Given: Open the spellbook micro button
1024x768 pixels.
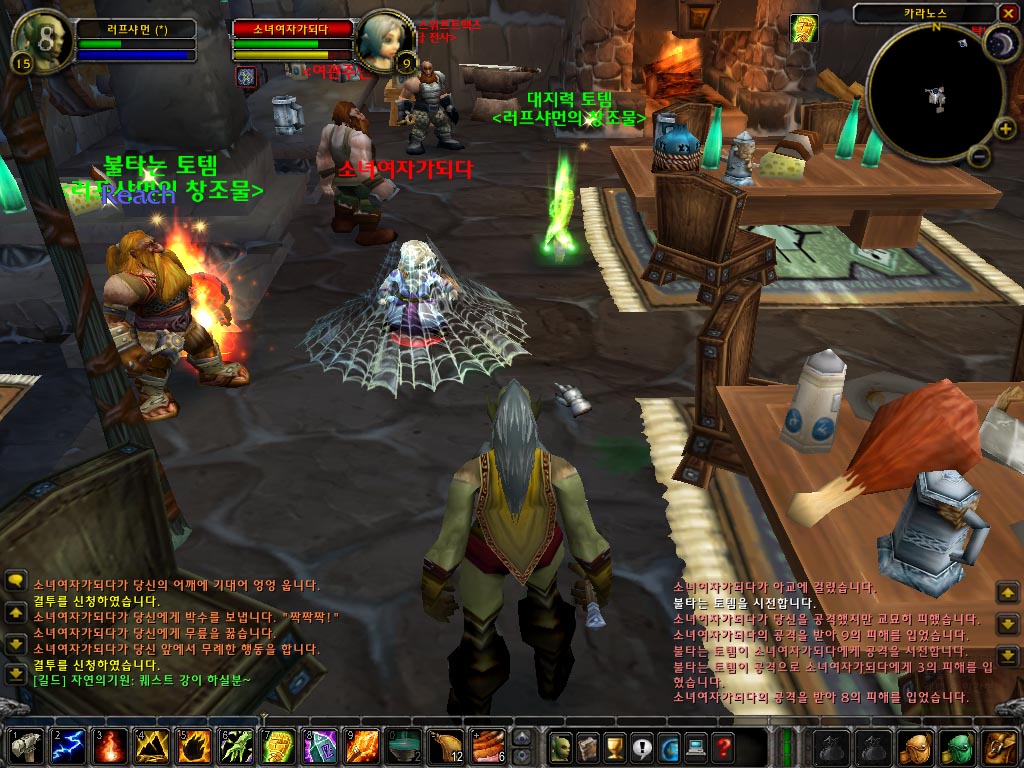Looking at the screenshot, I should (x=587, y=747).
